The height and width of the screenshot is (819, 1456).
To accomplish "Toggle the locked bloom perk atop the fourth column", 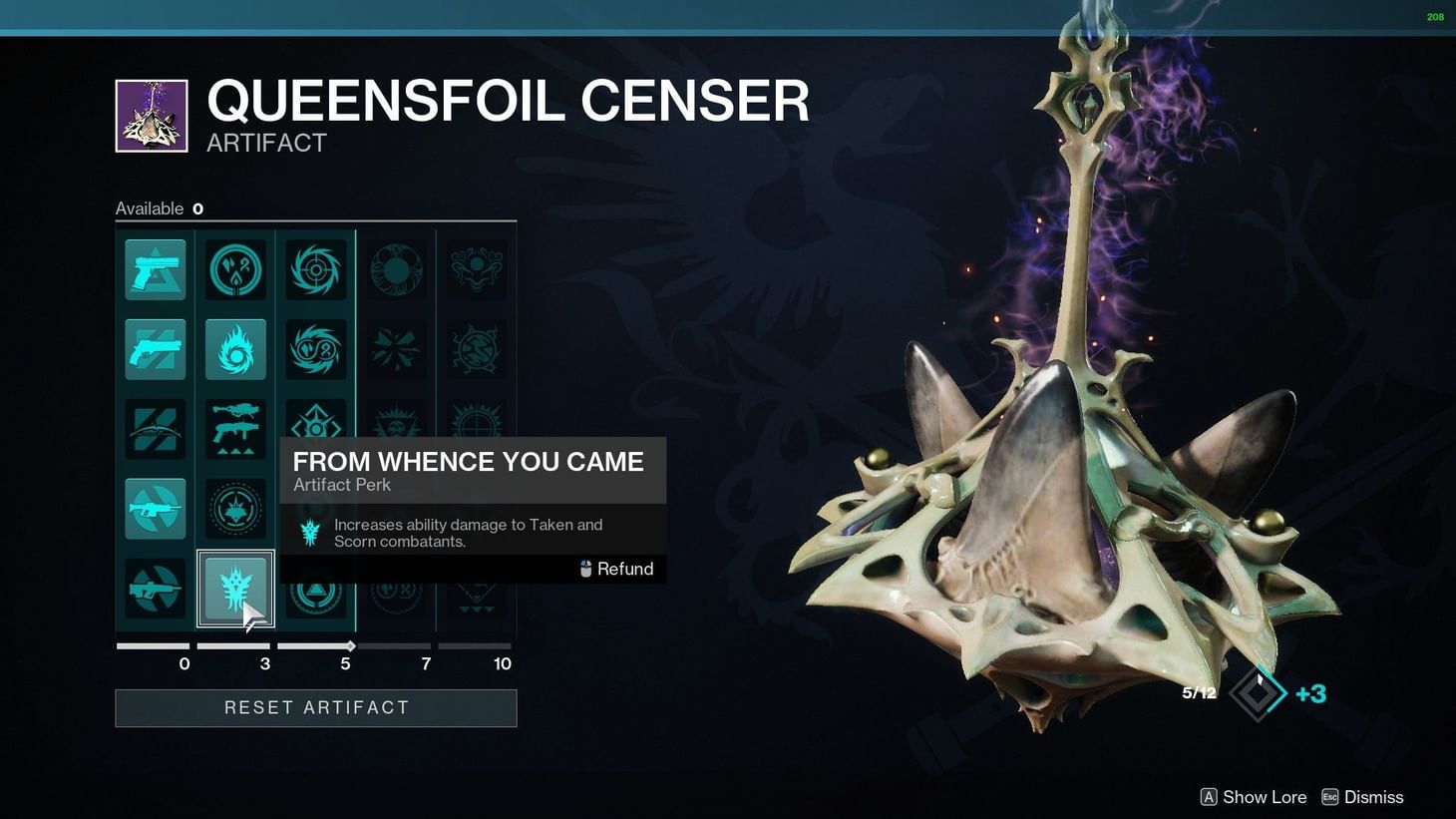I will coord(397,269).
